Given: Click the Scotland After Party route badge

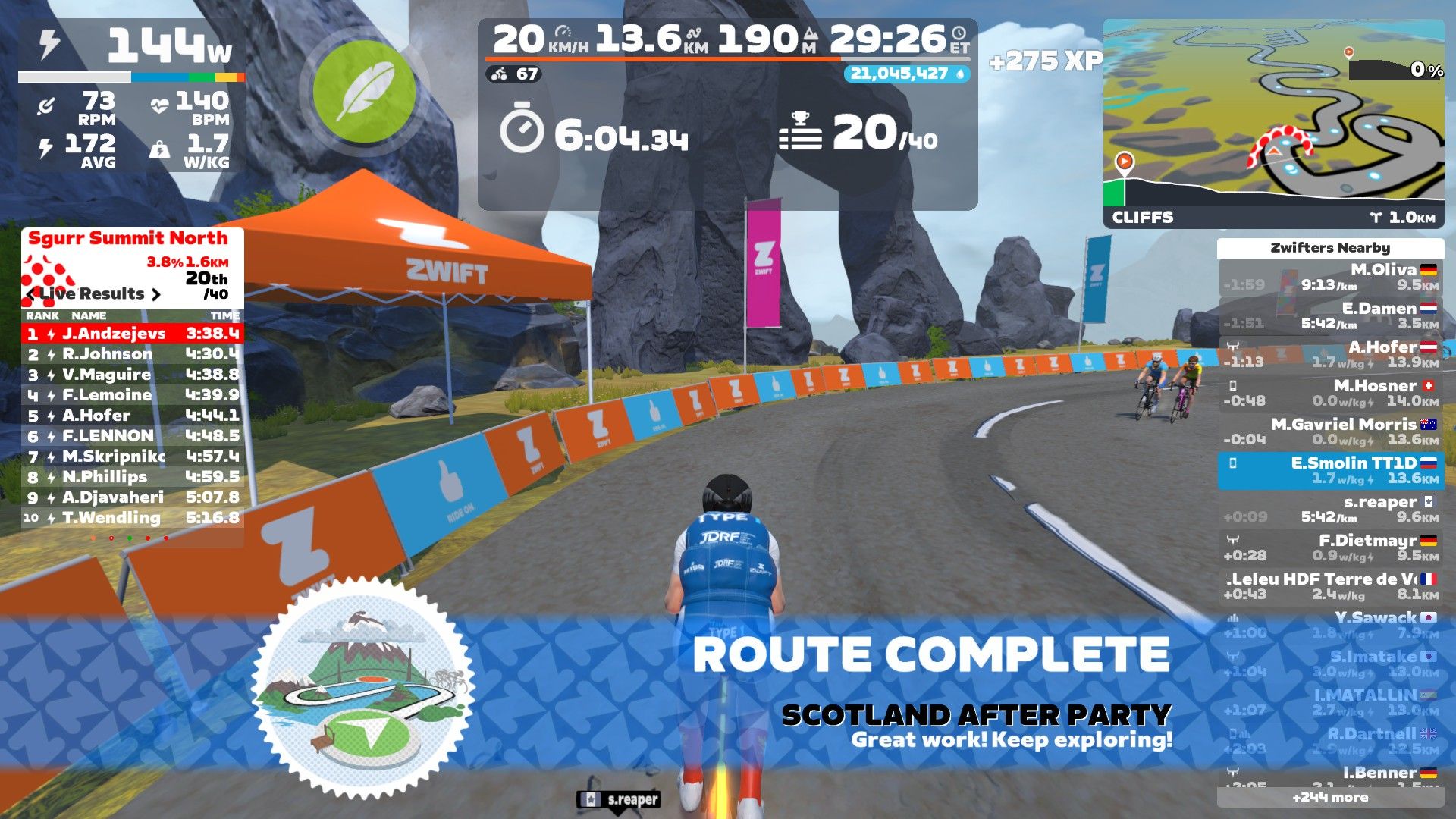Looking at the screenshot, I should pyautogui.click(x=363, y=686).
